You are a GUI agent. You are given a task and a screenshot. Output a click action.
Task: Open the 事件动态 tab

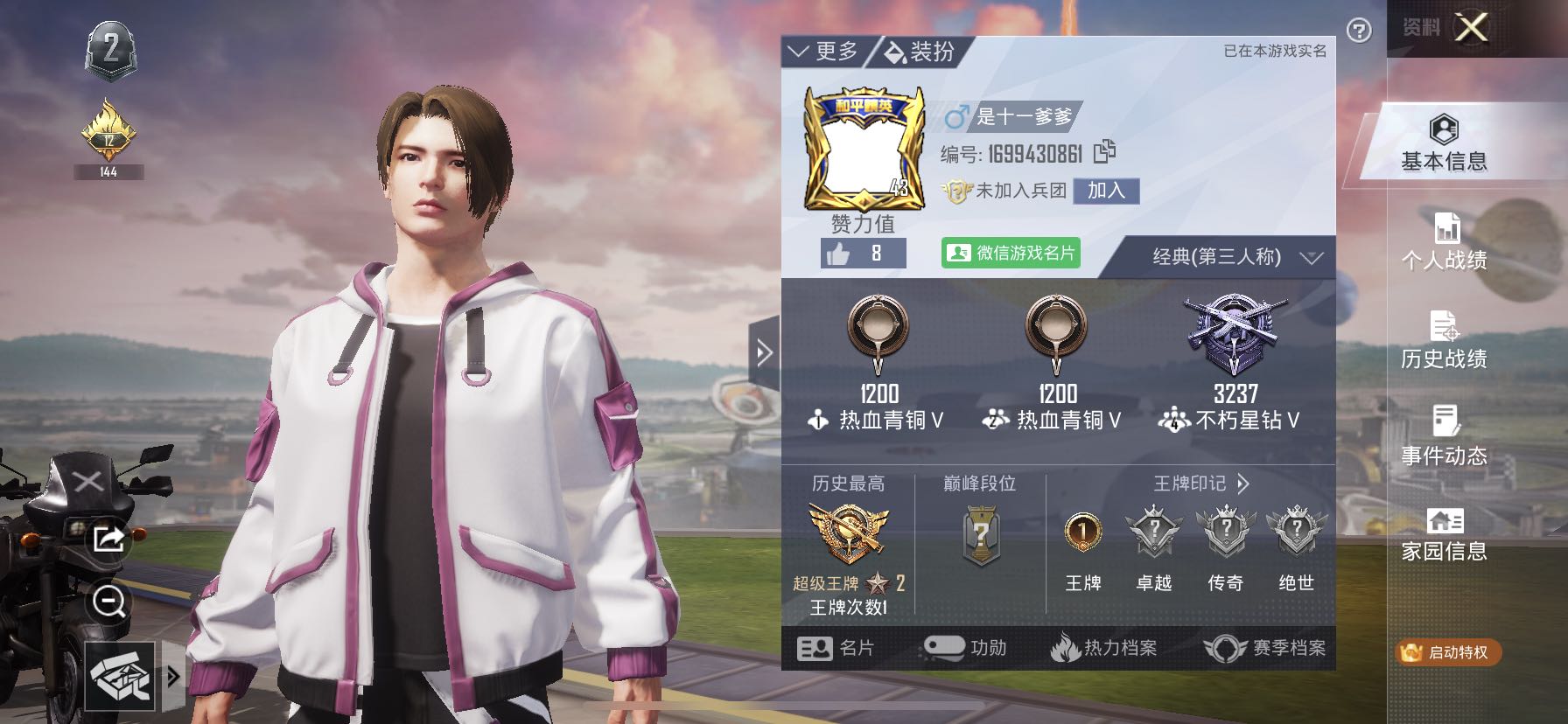pos(1444,437)
